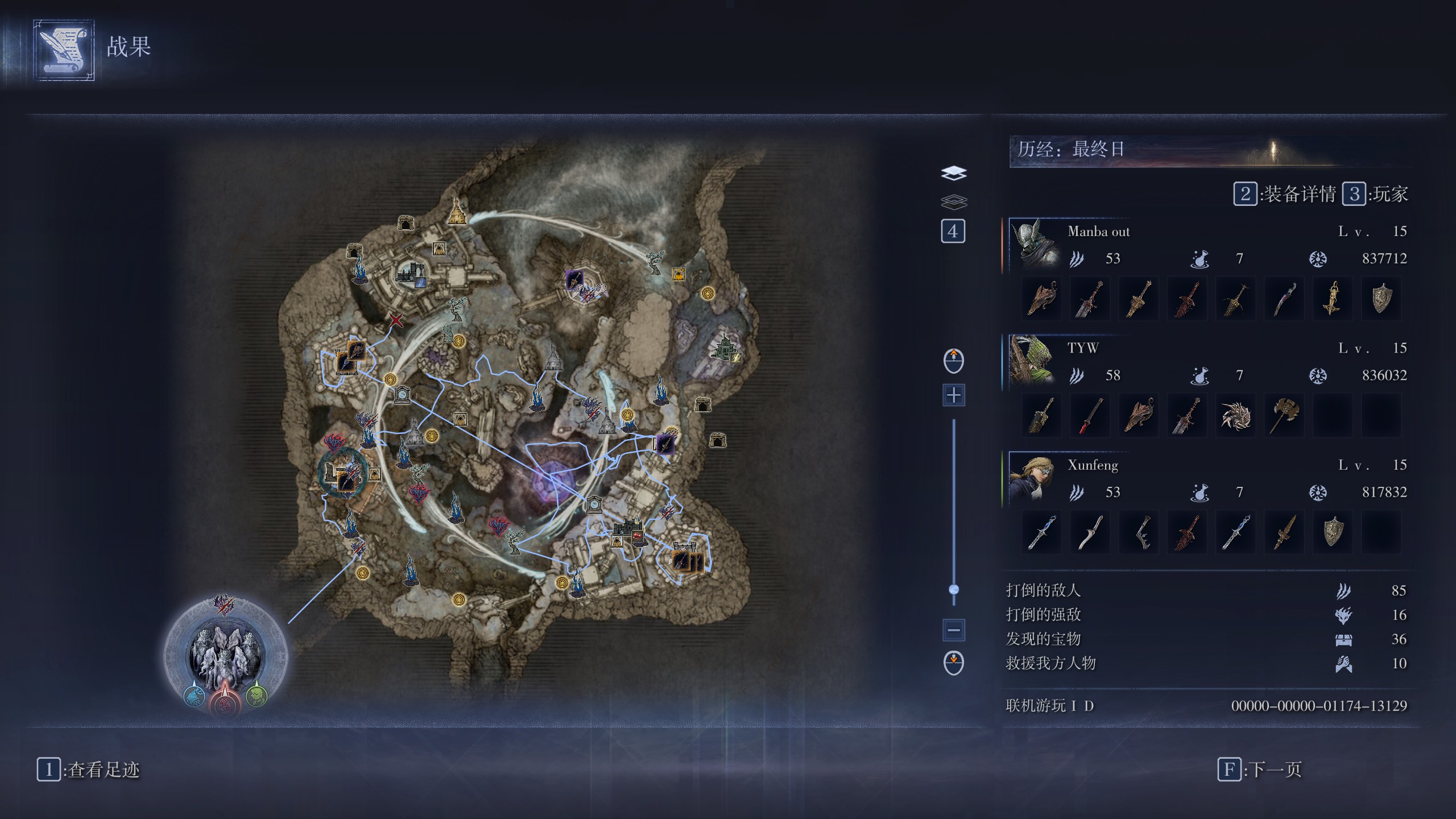Open 查看足迹 (view footprints)
Screen dimensions: 1456x819
tap(89, 770)
